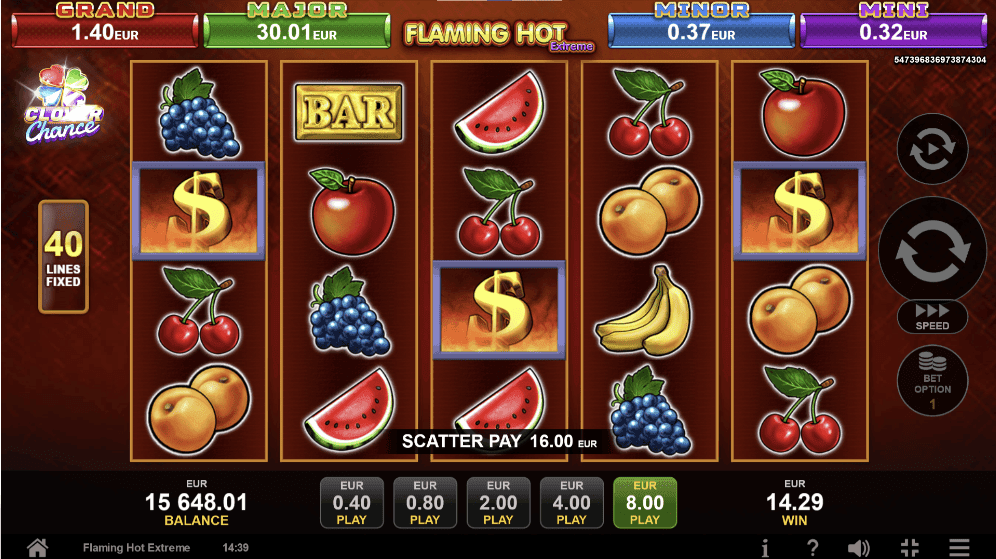View the Minor jackpot panel
Screen dimensions: 996x559
click(x=701, y=24)
